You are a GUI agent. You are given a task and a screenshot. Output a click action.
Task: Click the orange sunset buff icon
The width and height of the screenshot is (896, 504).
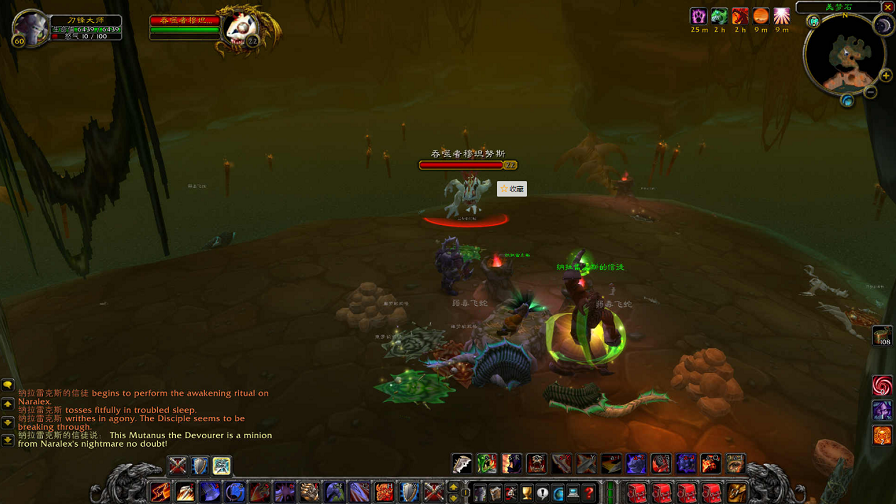[x=761, y=16]
